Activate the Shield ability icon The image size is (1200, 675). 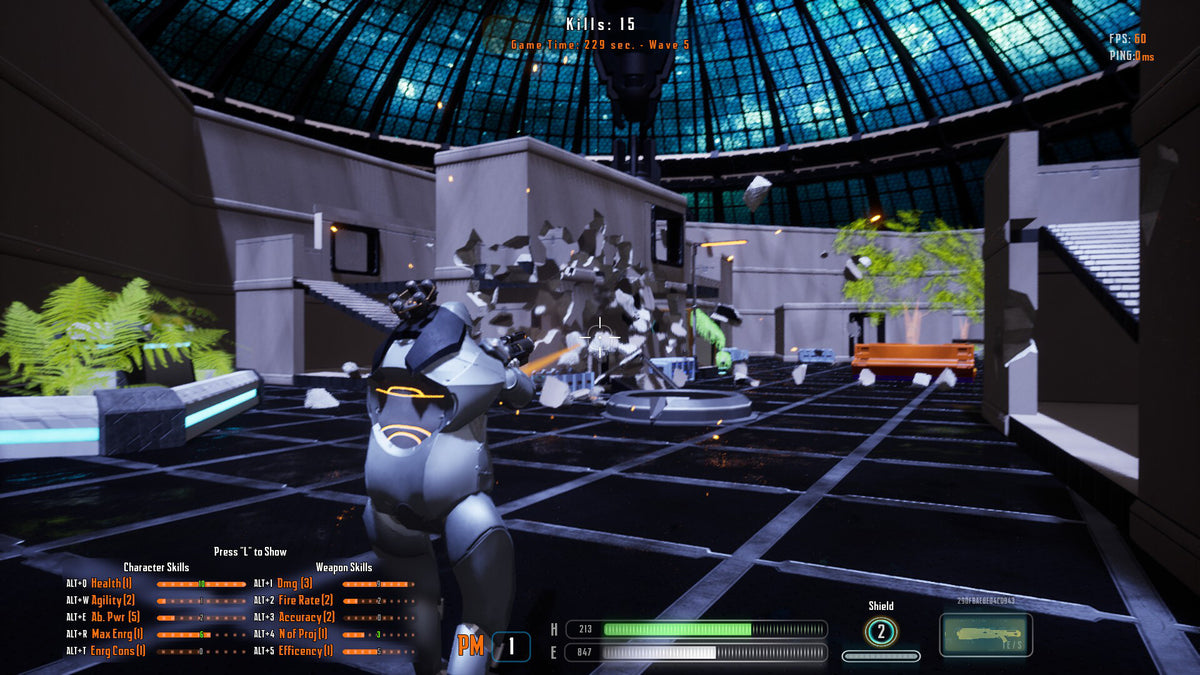[x=881, y=632]
